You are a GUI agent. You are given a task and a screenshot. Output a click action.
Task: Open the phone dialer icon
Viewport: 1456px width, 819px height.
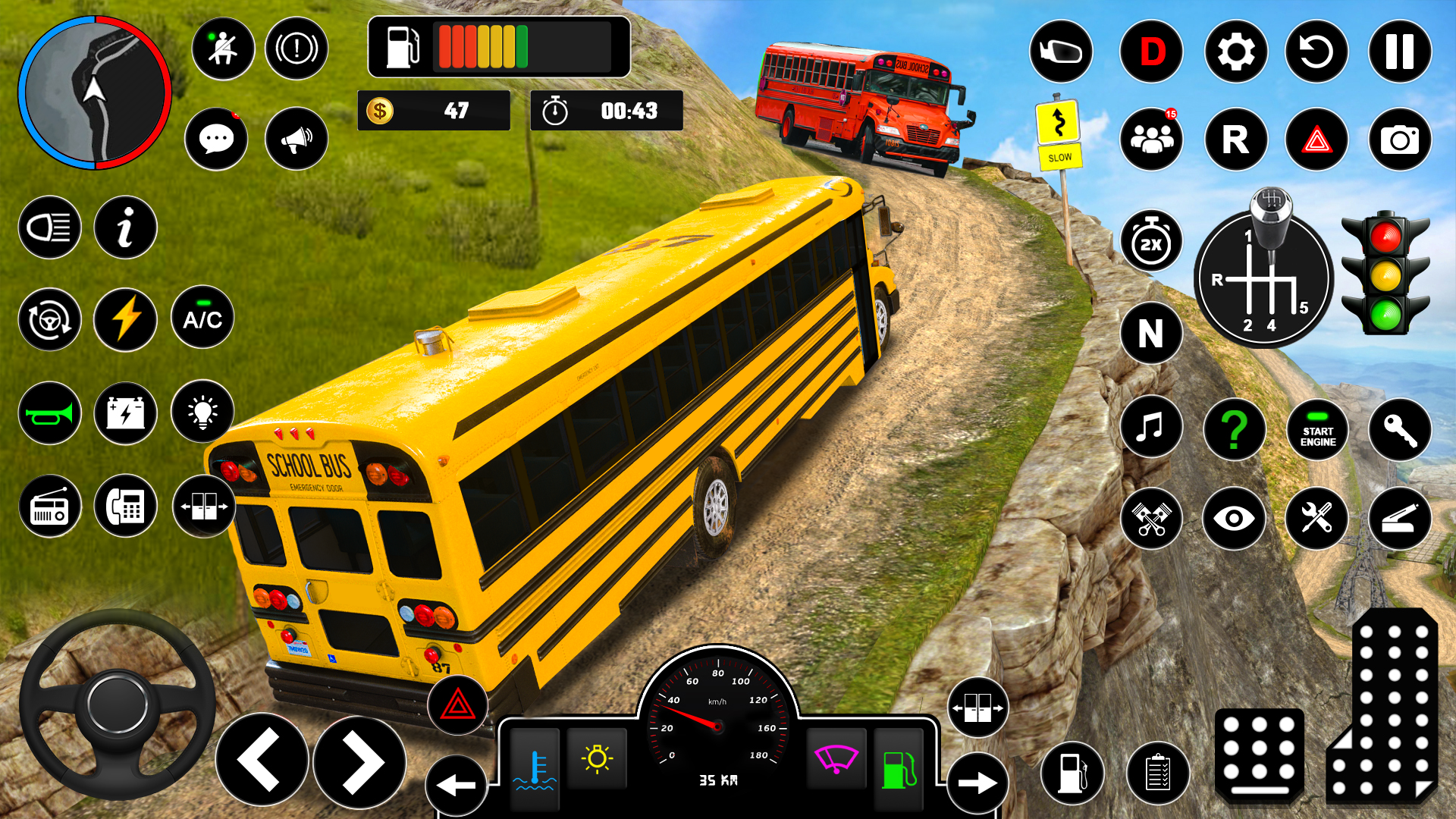pos(126,506)
